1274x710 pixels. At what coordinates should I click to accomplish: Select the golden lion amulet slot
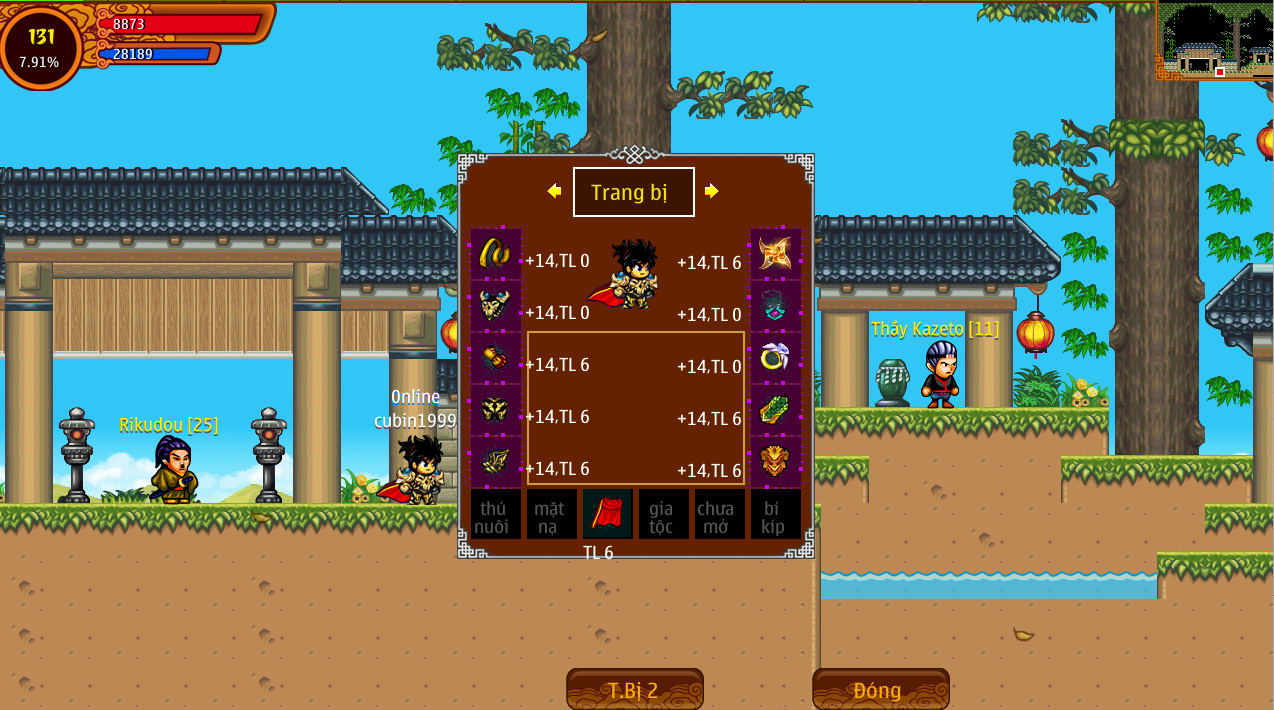point(776,462)
